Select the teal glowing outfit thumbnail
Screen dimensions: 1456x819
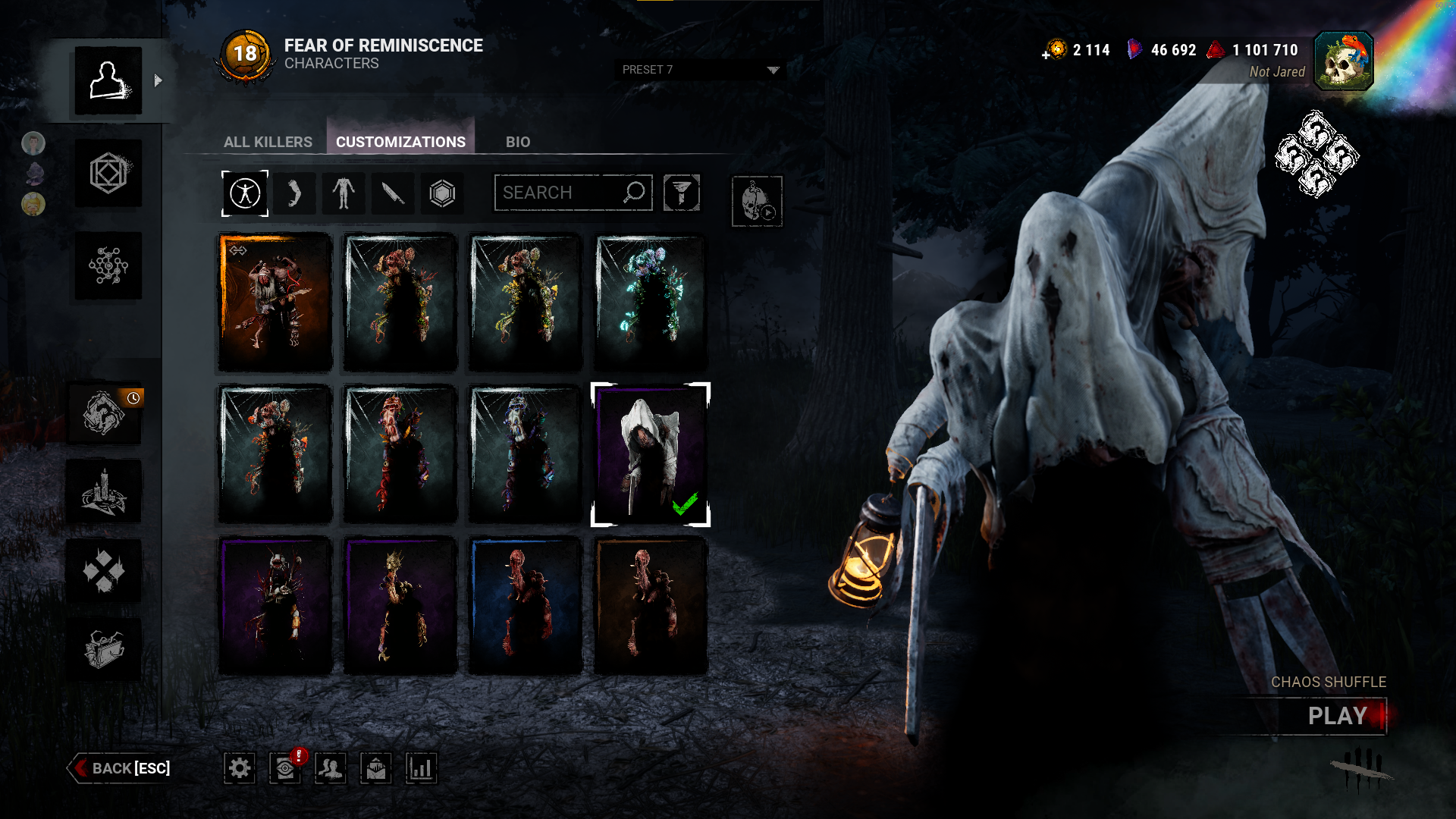point(650,303)
